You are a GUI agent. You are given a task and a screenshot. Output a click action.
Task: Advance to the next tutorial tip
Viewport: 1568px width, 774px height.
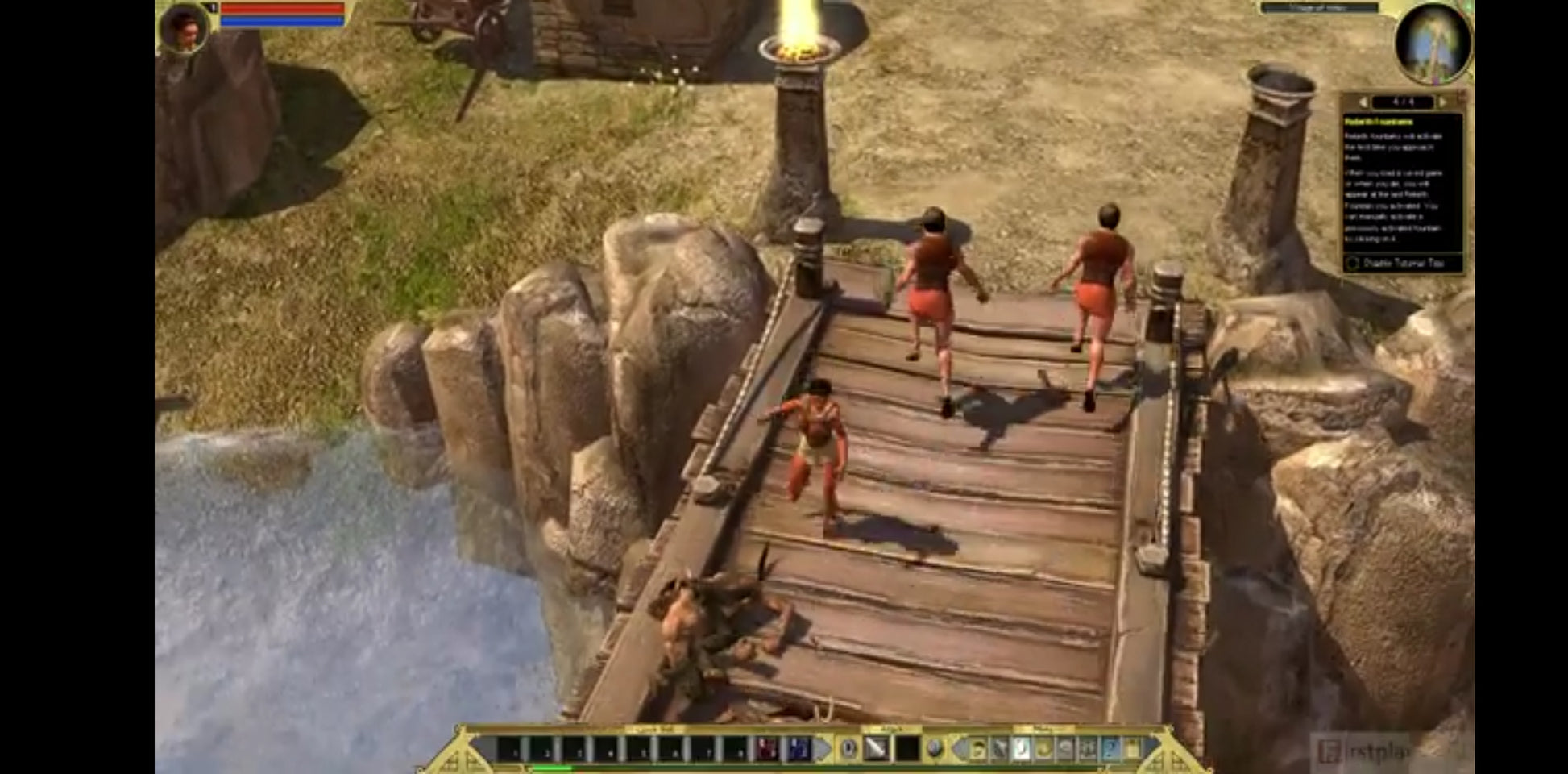coord(1442,102)
